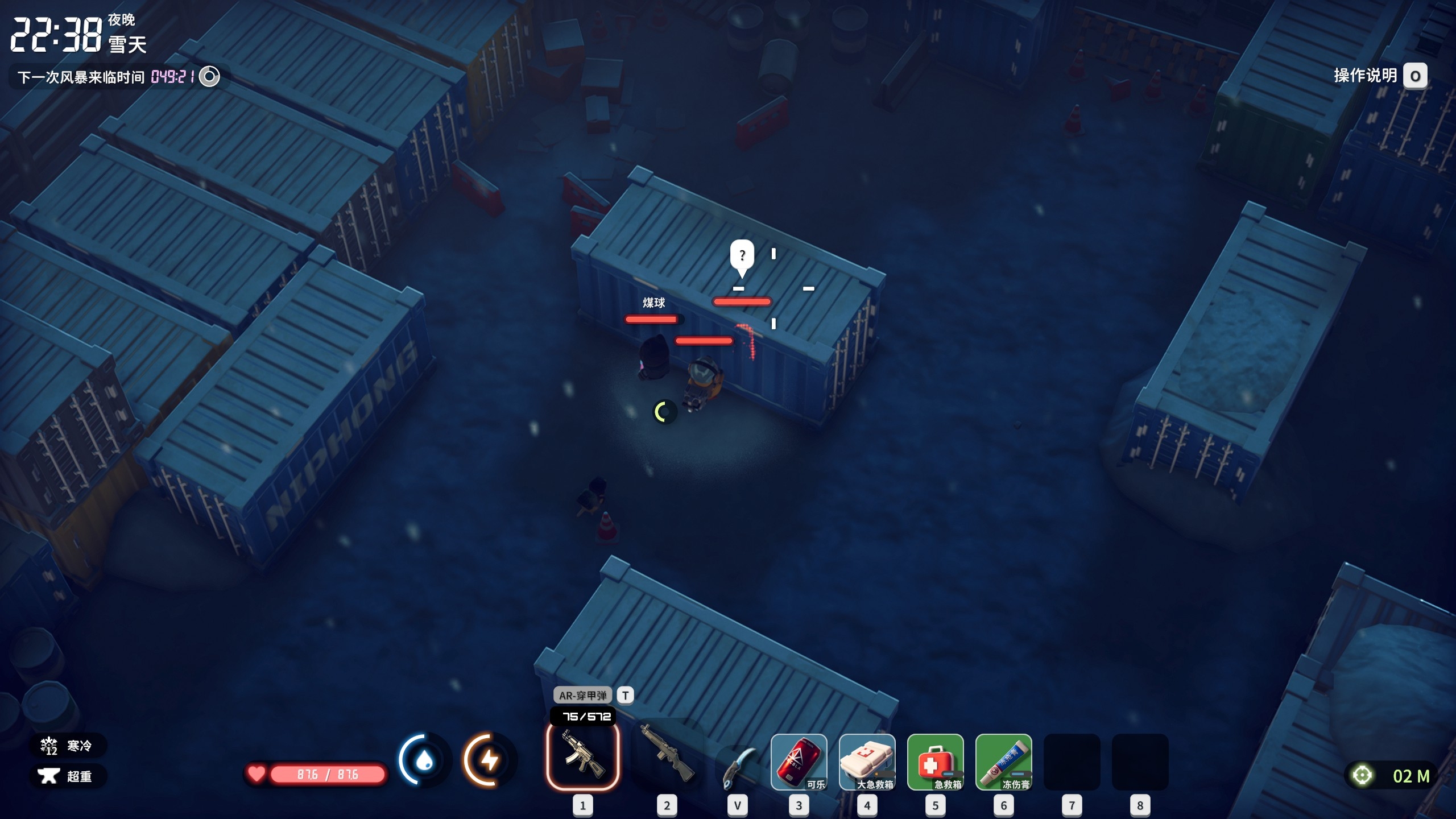
Task: Inspect the overweight 超重 status effect
Action: pyautogui.click(x=67, y=776)
